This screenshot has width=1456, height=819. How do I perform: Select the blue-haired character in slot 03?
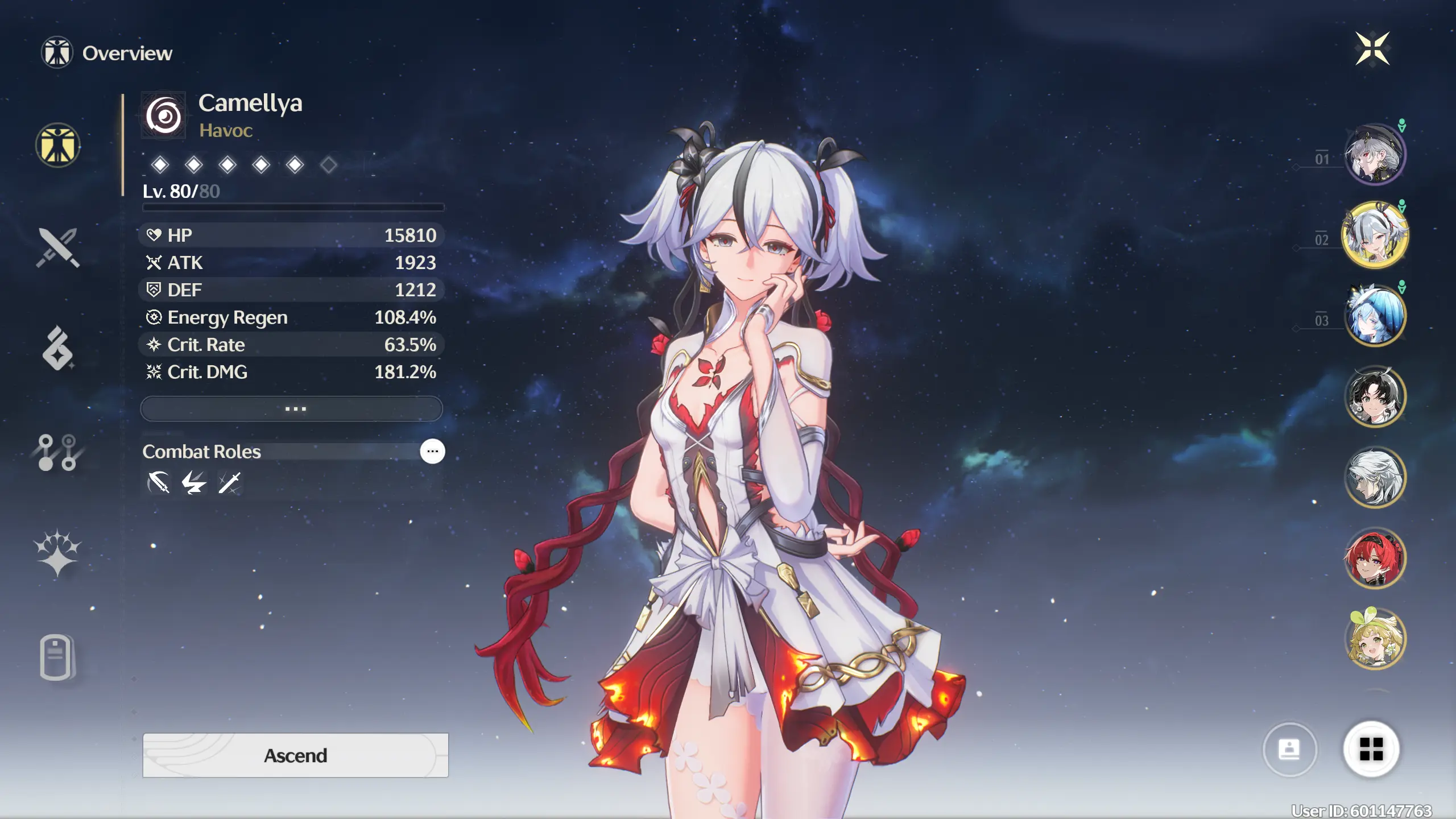[1375, 316]
